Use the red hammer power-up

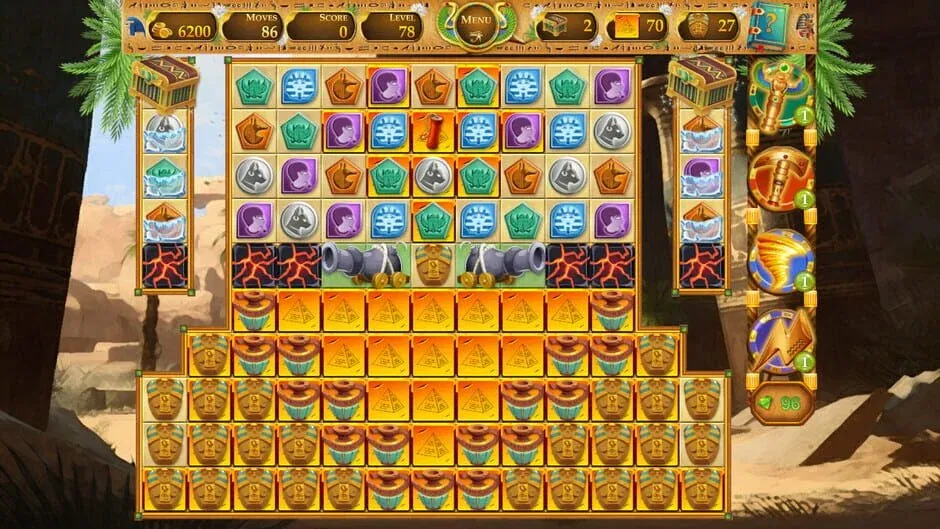781,180
